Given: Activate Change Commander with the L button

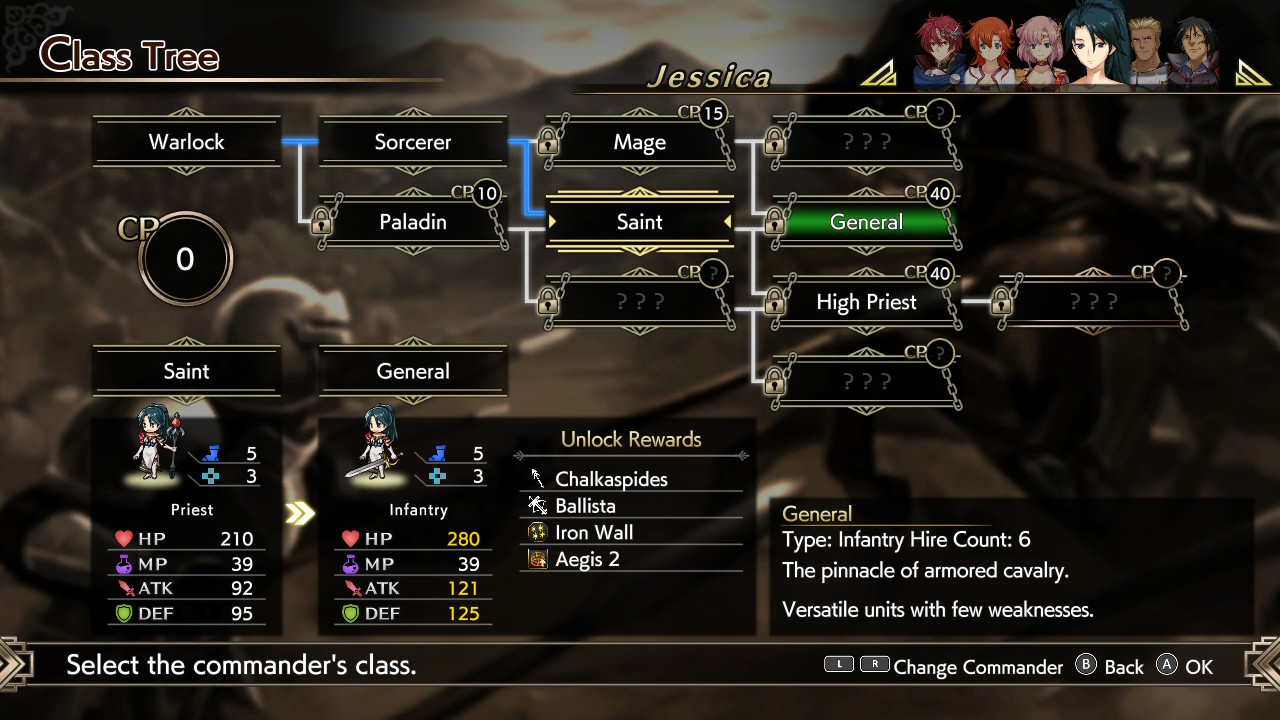Looking at the screenshot, I should coord(838,666).
